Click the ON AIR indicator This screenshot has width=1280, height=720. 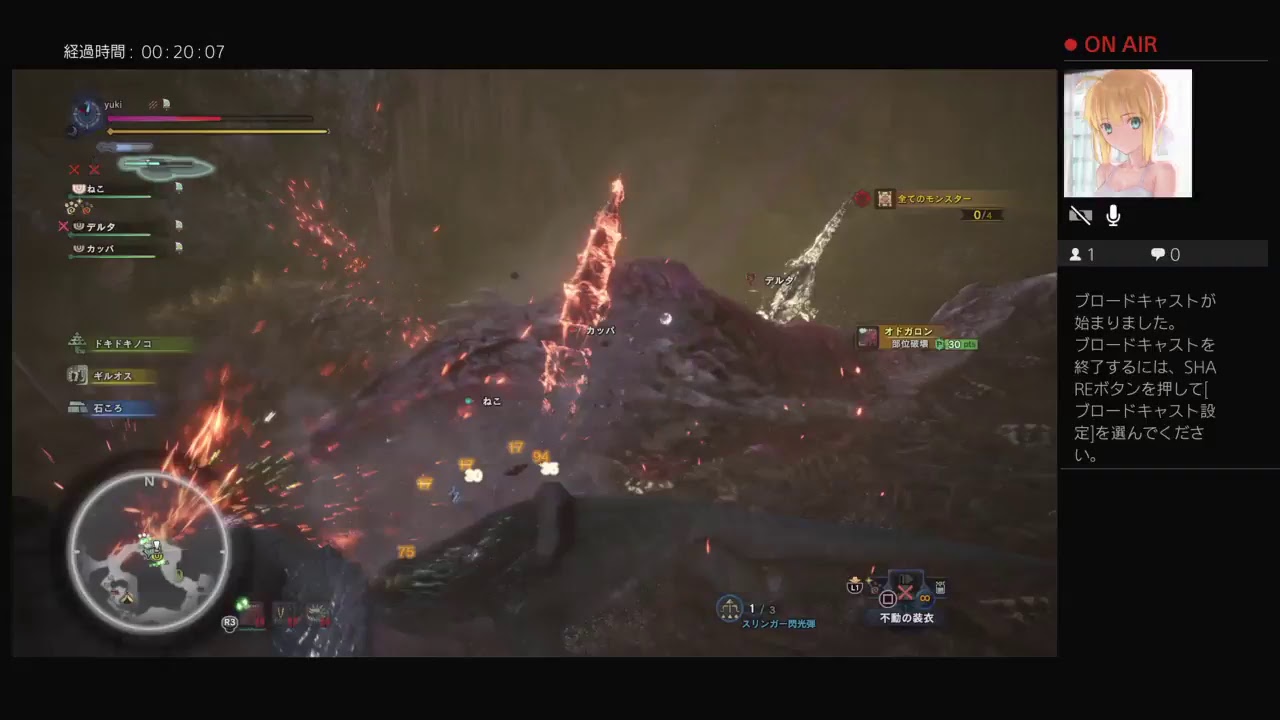pos(1112,44)
